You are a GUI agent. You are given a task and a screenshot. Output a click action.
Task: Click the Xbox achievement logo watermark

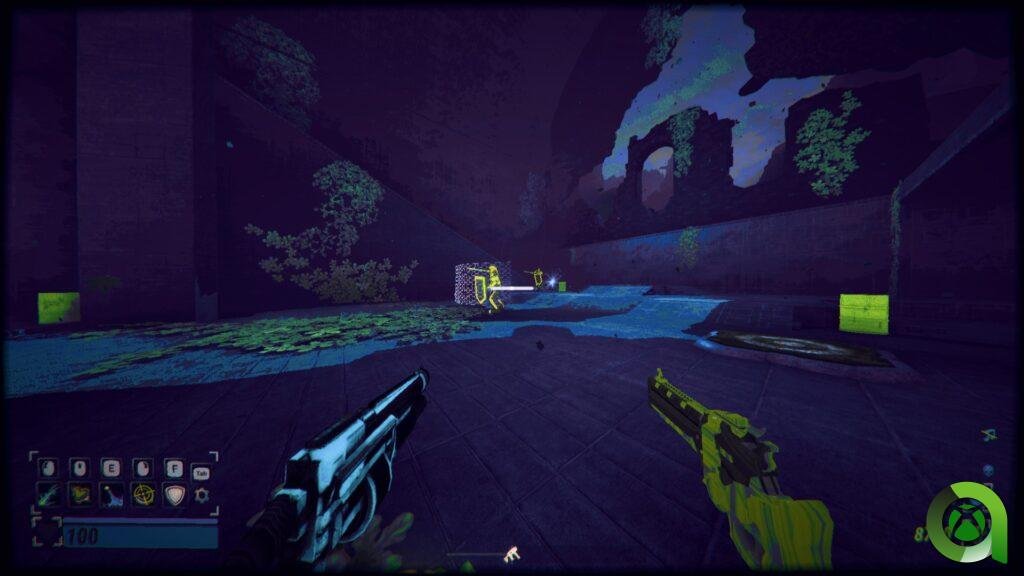[968, 520]
